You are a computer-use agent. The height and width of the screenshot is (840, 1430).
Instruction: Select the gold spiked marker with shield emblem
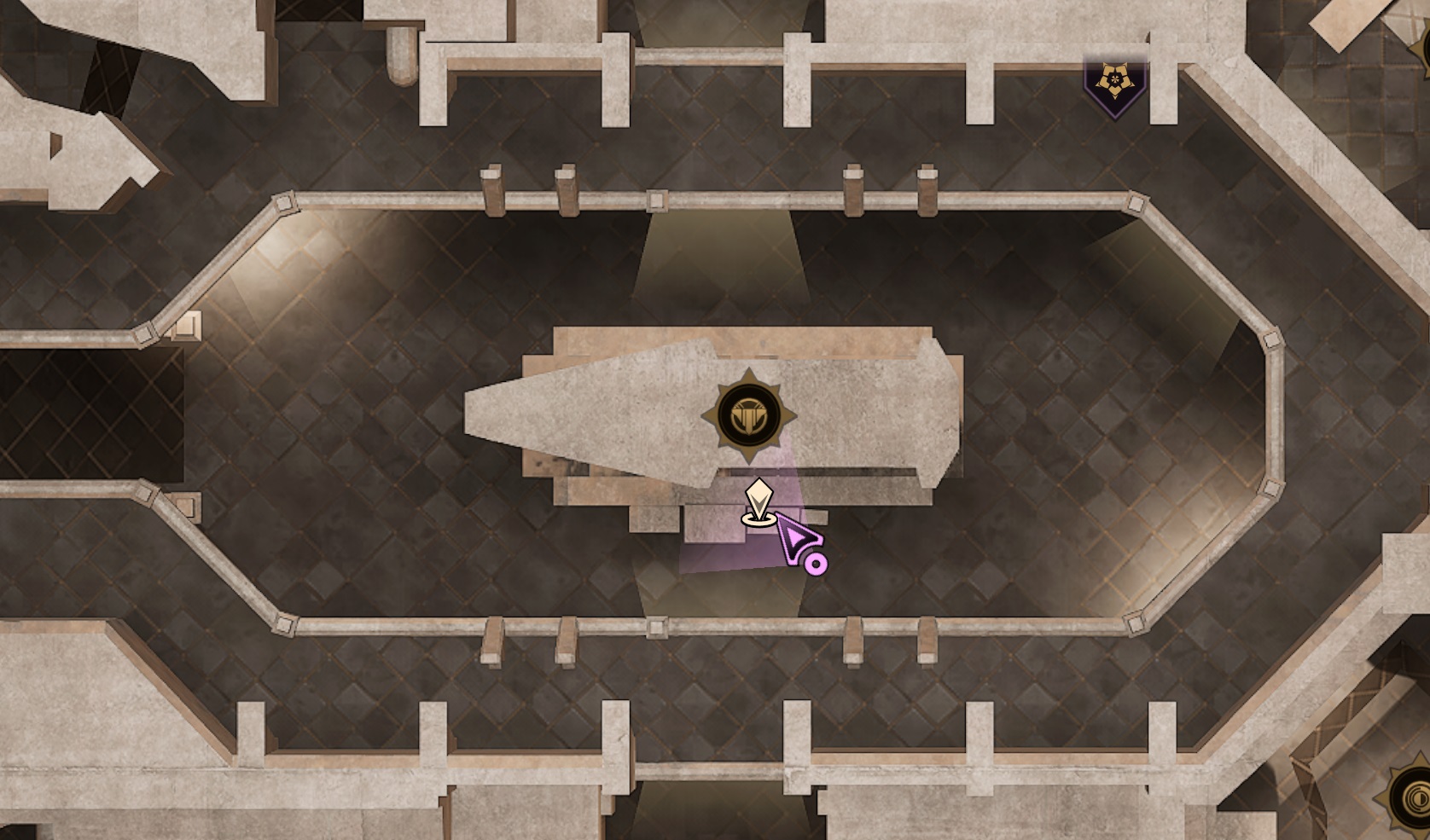tap(748, 416)
